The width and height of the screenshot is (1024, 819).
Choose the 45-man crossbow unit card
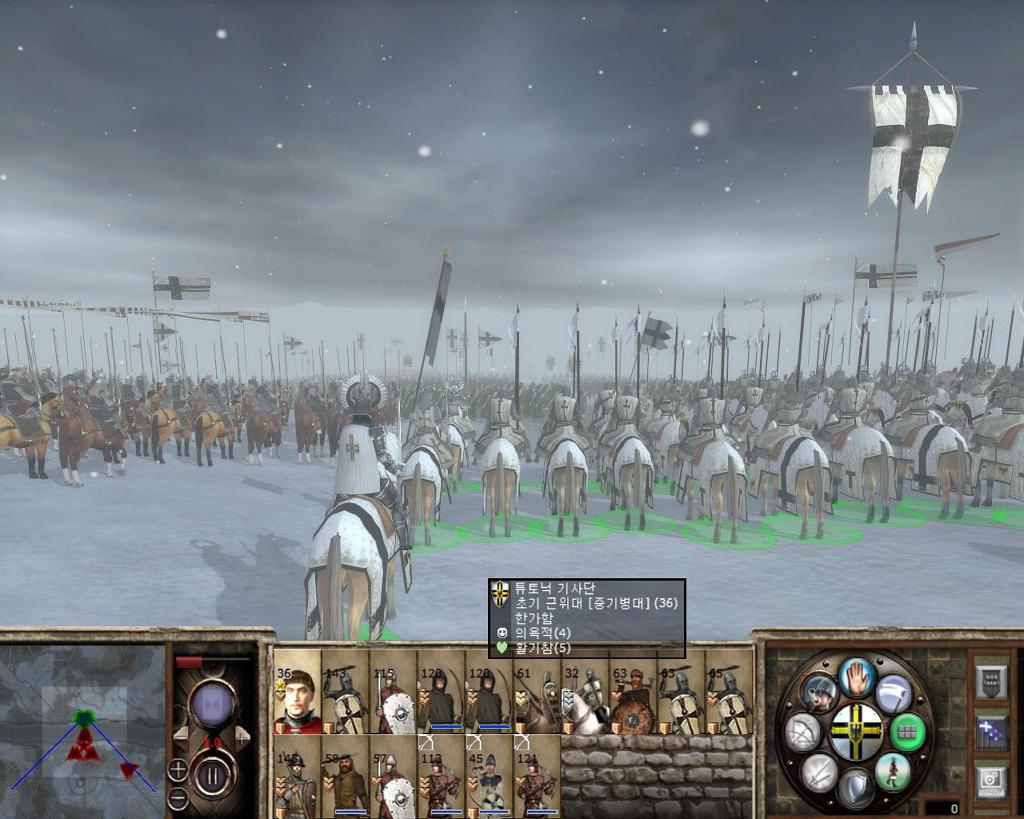489,777
